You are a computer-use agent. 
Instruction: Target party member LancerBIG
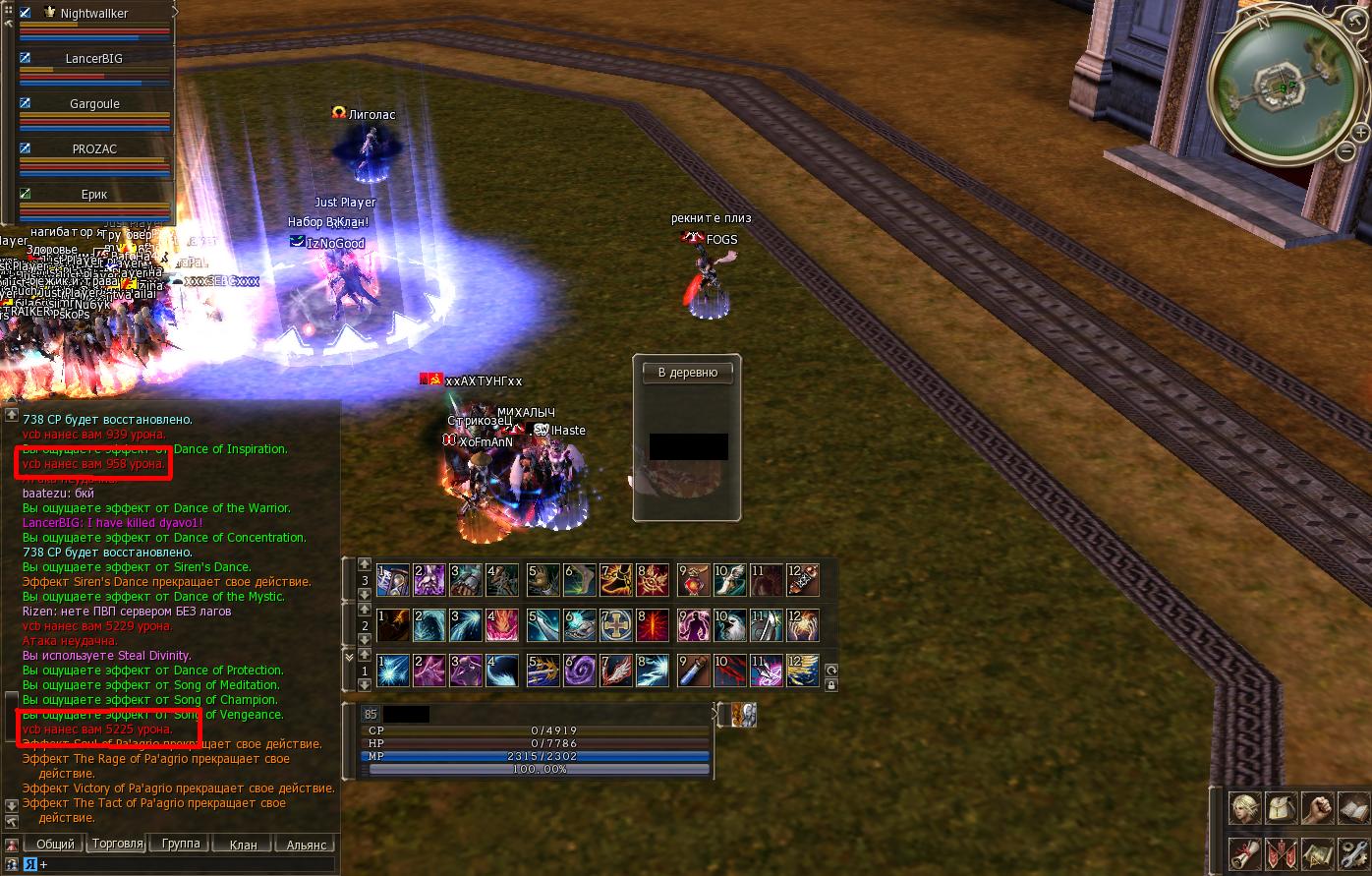(x=94, y=59)
